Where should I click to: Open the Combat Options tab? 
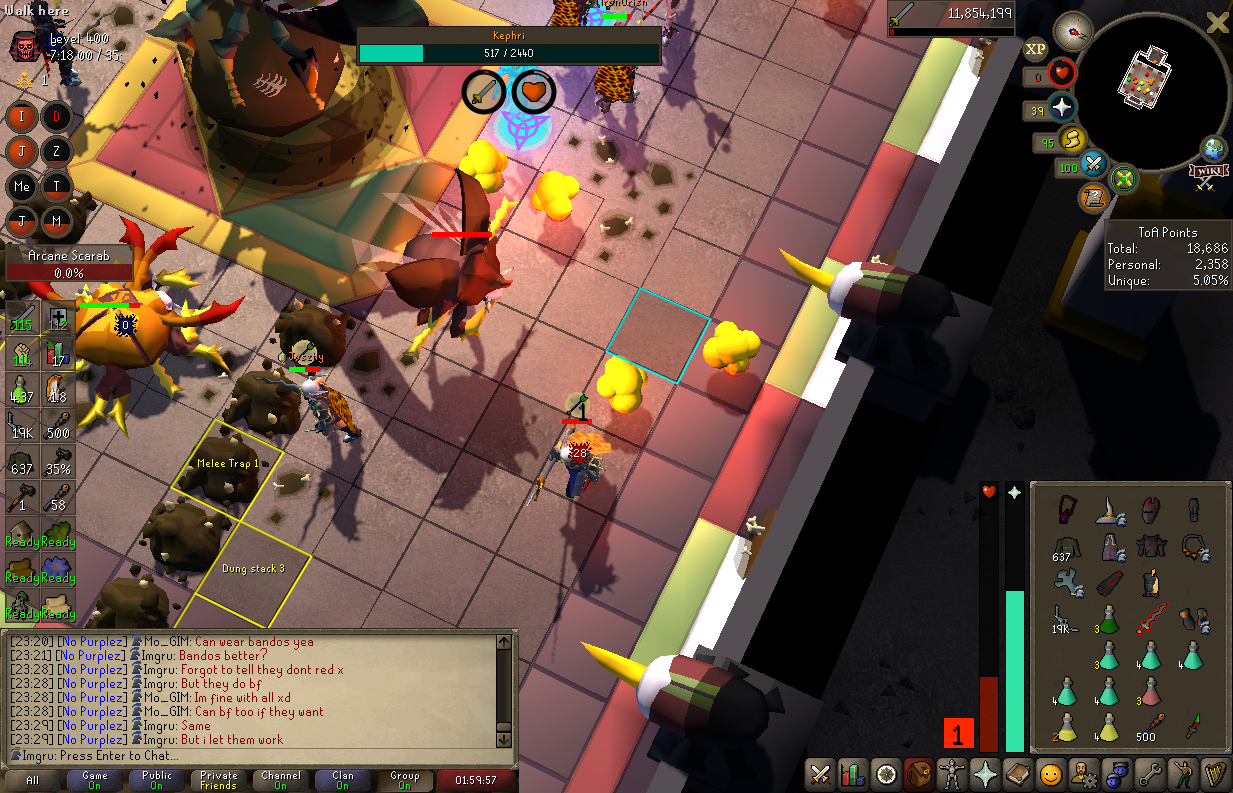[x=820, y=773]
